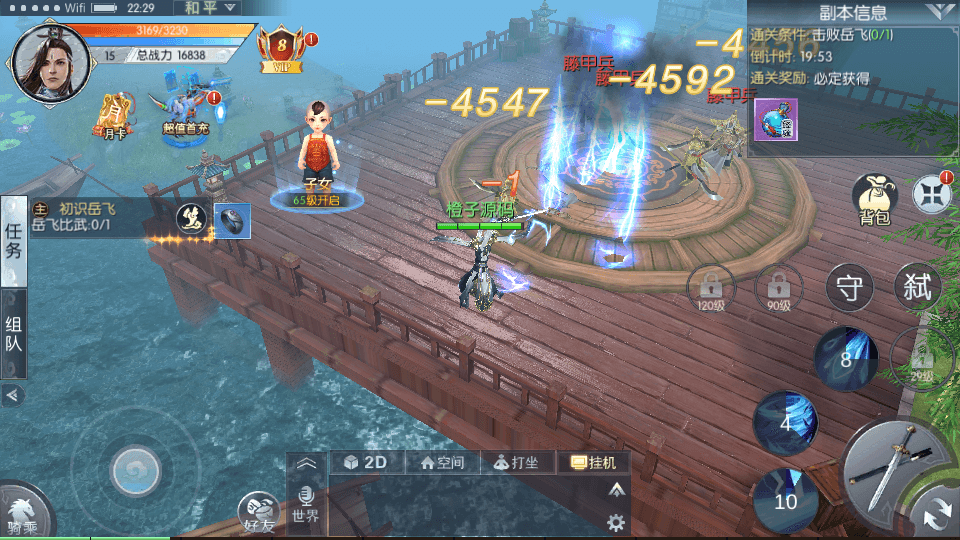Viewport: 960px width, 540px height.
Task: Select the 世界 world chat channel
Action: click(x=306, y=506)
